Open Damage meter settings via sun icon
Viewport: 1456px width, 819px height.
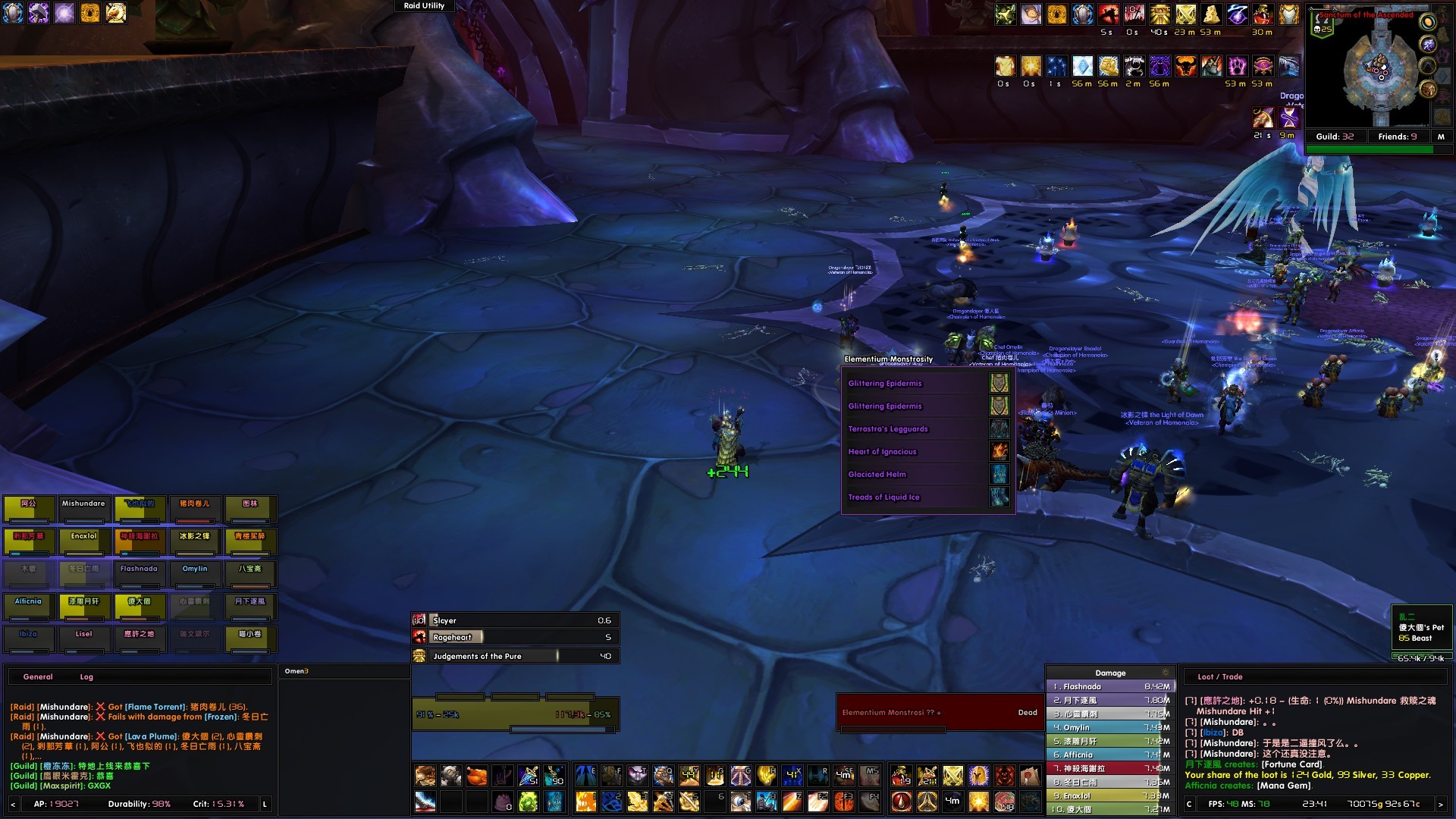click(1166, 673)
